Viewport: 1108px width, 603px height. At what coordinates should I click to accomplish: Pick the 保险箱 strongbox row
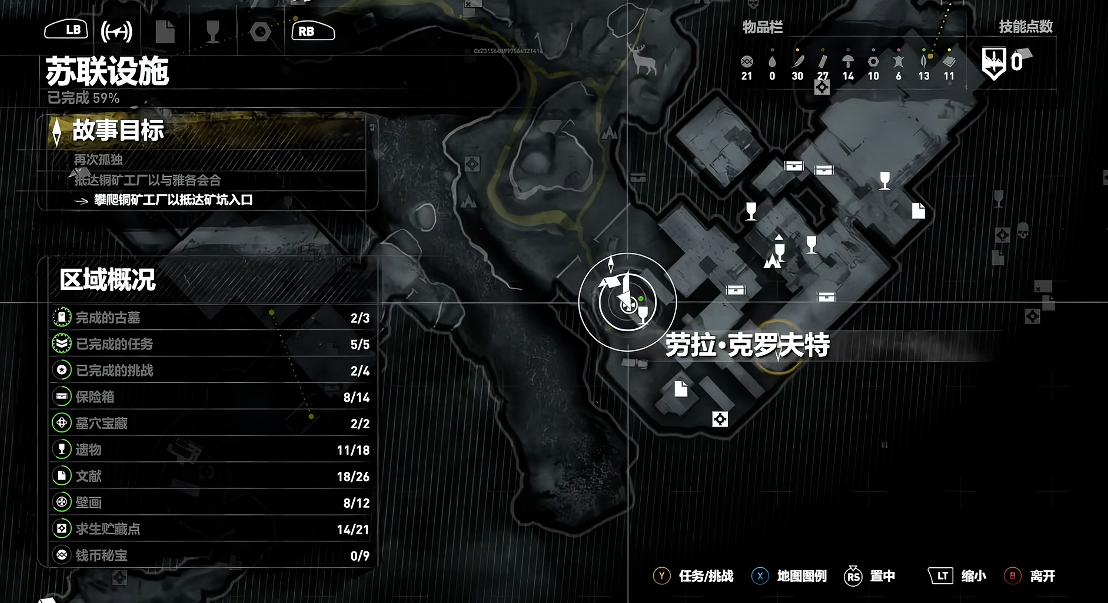[x=208, y=397]
